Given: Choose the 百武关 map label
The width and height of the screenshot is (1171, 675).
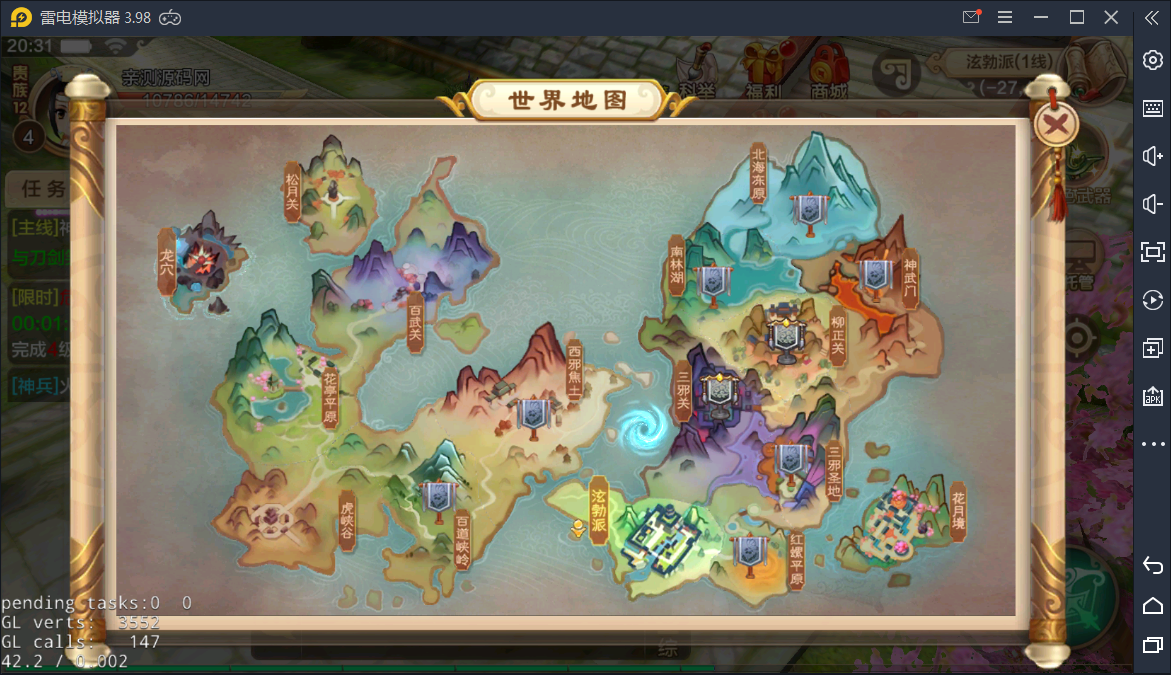Looking at the screenshot, I should 415,323.
